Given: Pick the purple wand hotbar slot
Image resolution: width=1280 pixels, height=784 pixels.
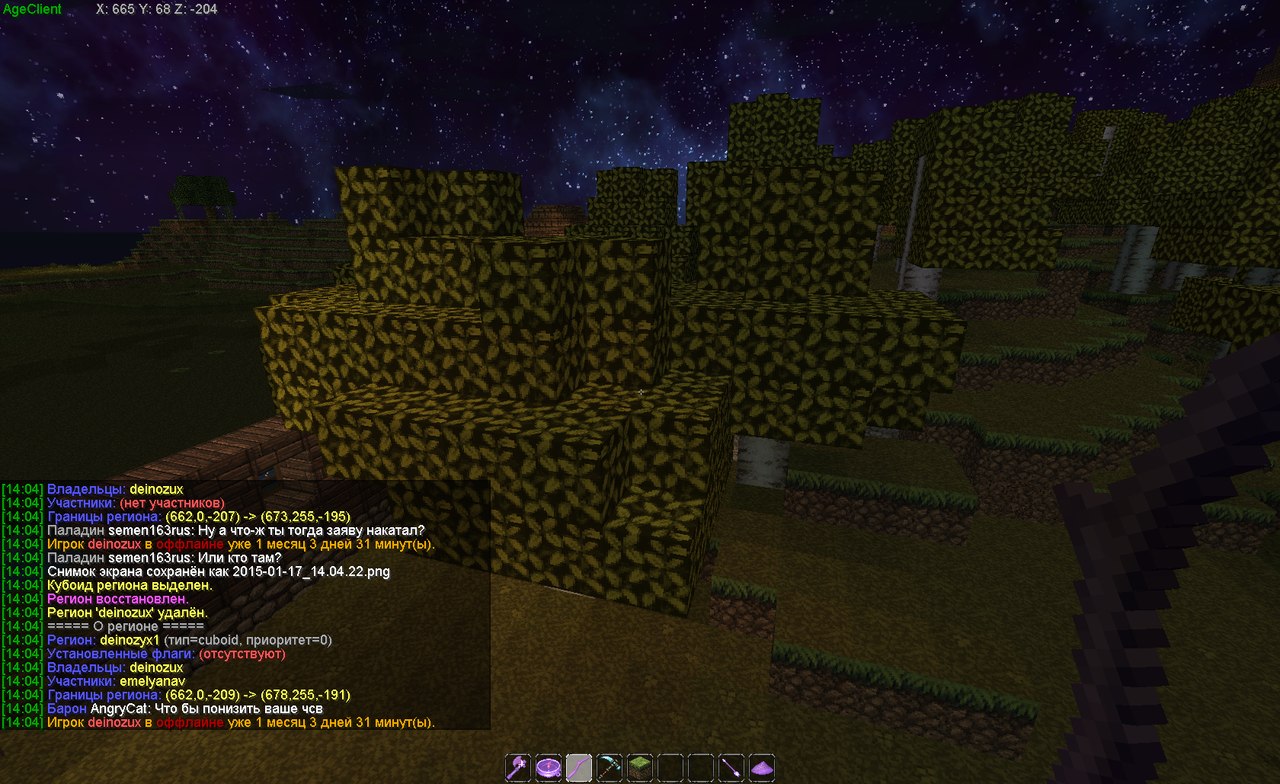Looking at the screenshot, I should 732,768.
